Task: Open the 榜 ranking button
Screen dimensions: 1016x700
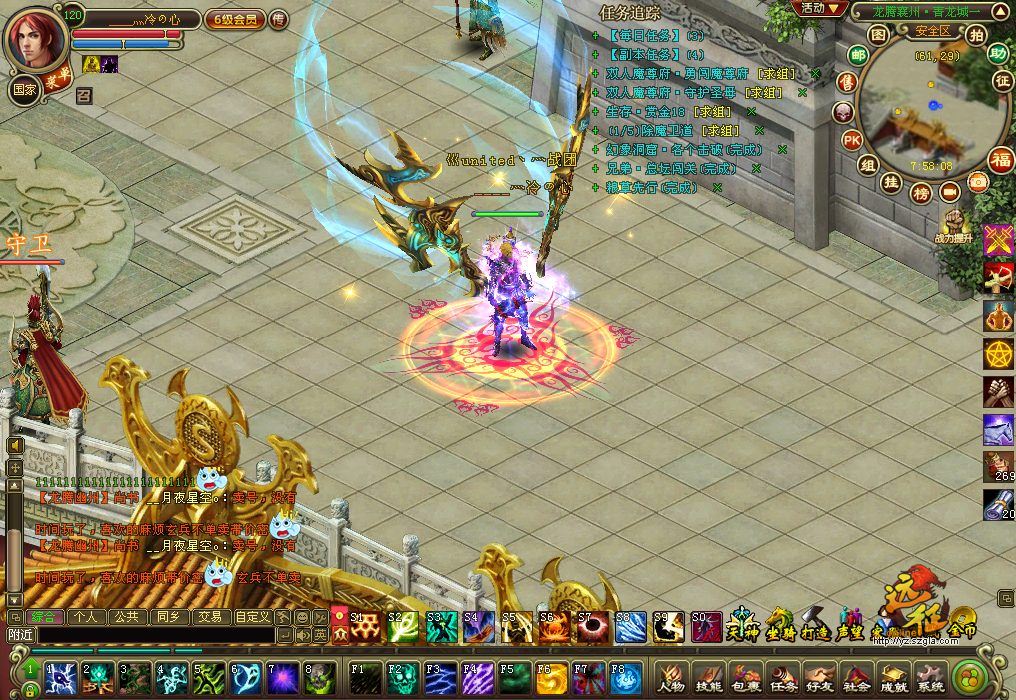Action: 921,193
